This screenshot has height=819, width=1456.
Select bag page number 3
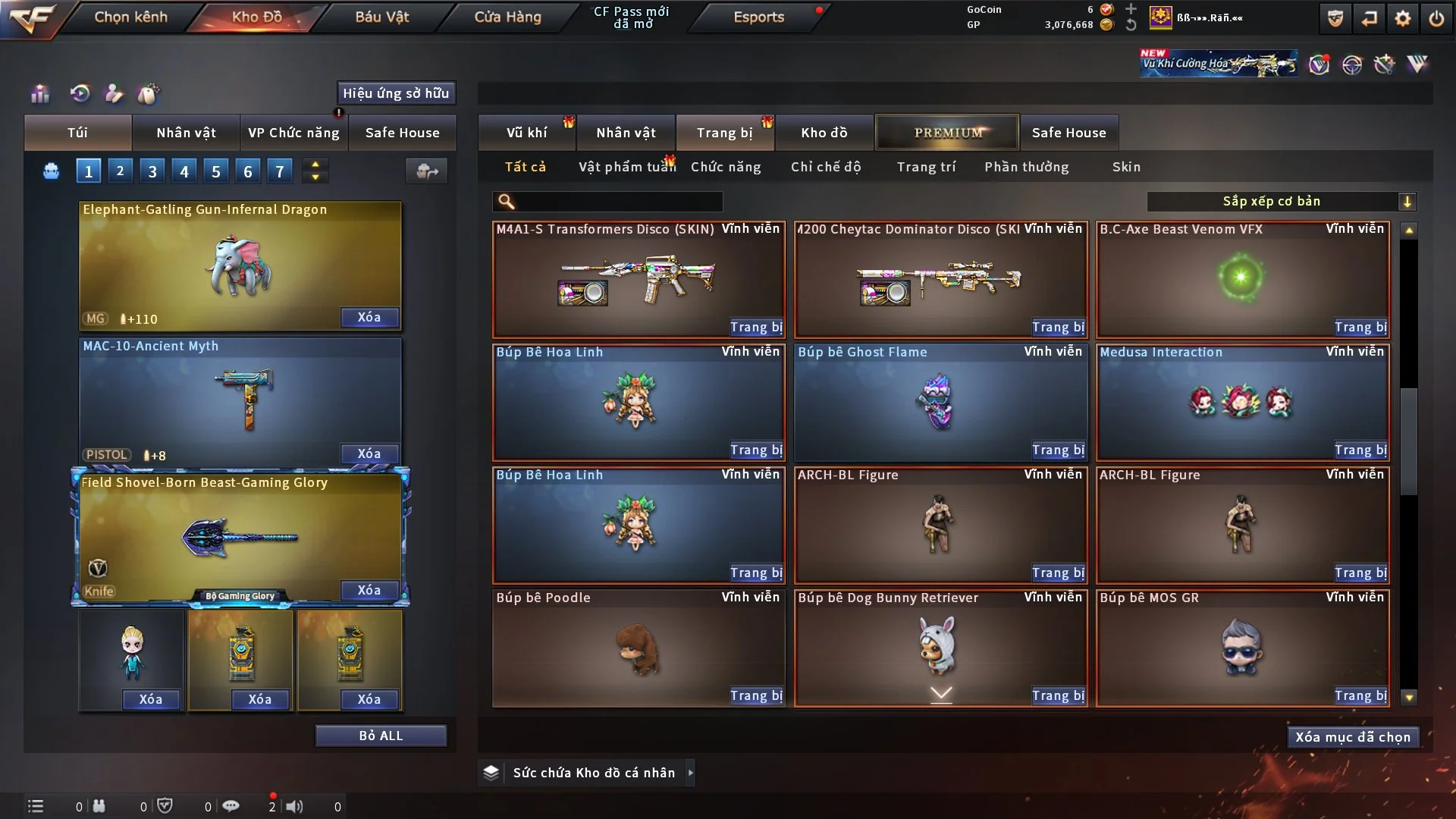[x=152, y=171]
